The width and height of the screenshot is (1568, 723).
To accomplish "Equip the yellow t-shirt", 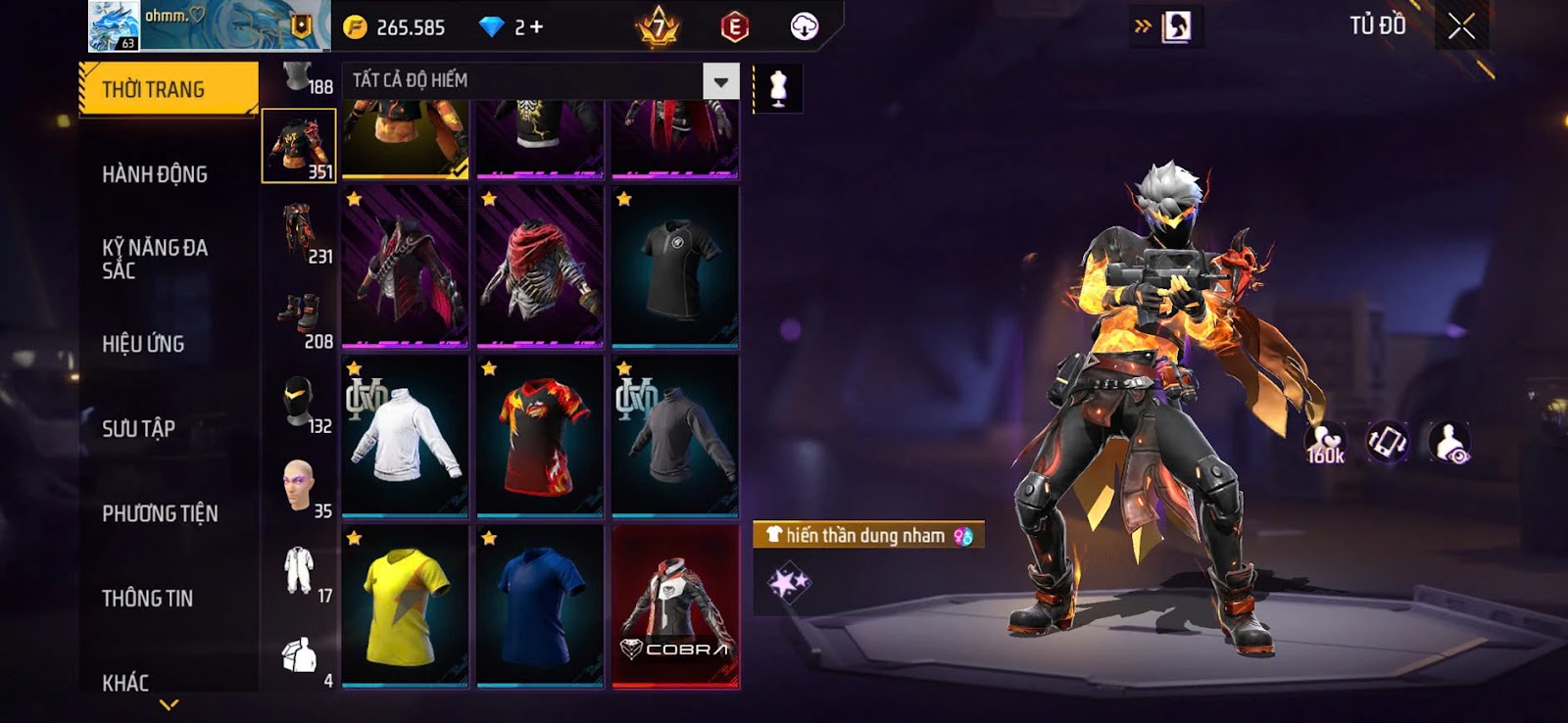I will coord(405,606).
